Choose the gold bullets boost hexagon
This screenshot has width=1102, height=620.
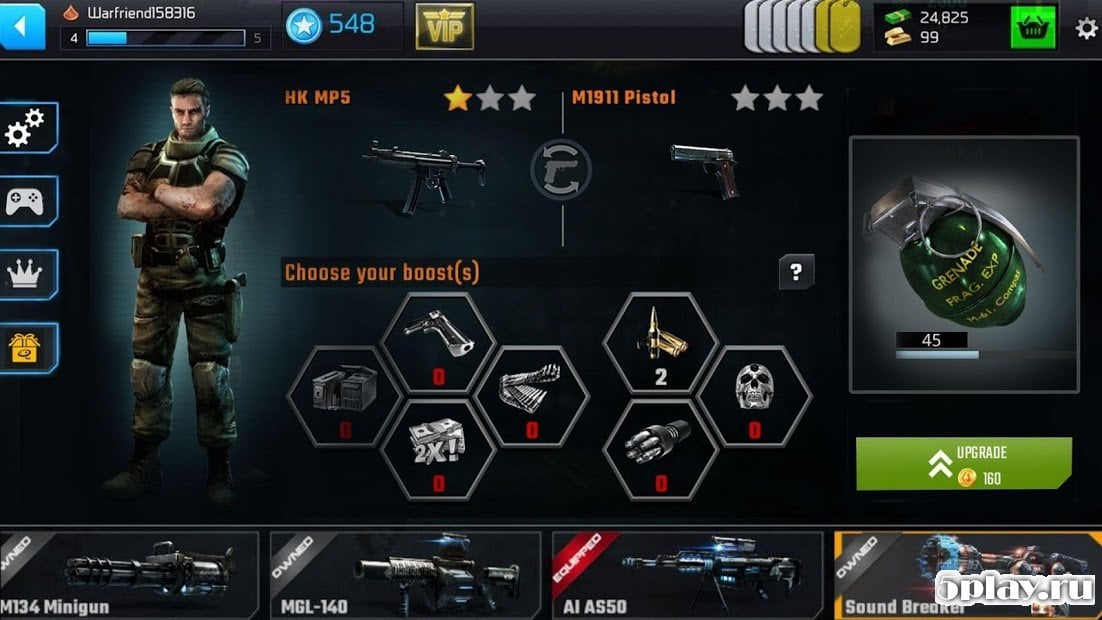(659, 342)
